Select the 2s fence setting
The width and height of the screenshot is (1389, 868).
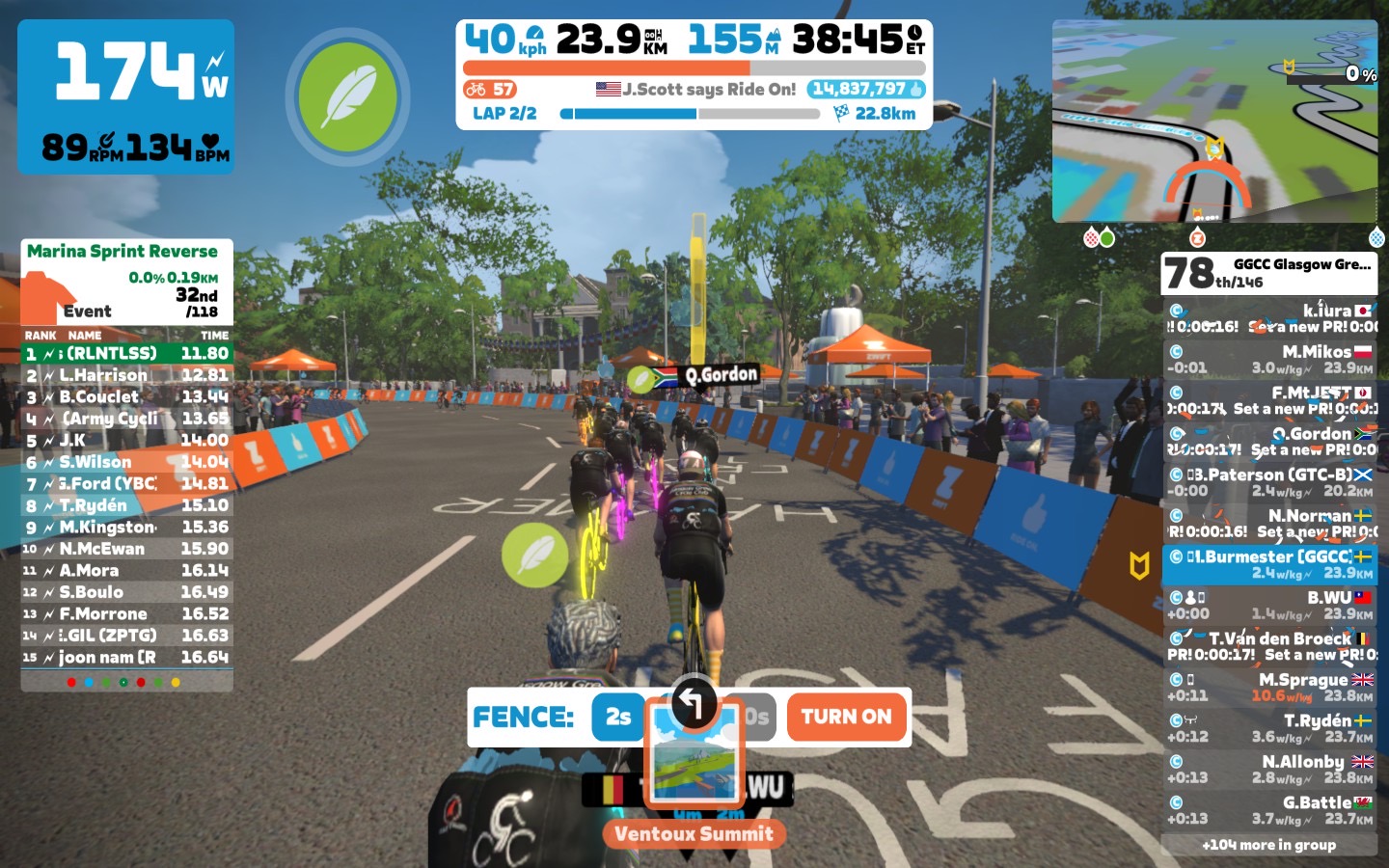618,717
